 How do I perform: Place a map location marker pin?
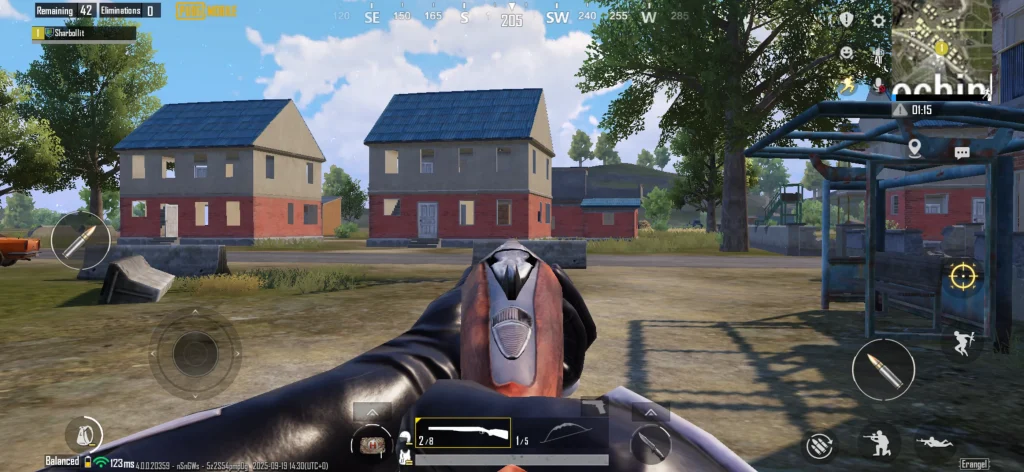[914, 148]
